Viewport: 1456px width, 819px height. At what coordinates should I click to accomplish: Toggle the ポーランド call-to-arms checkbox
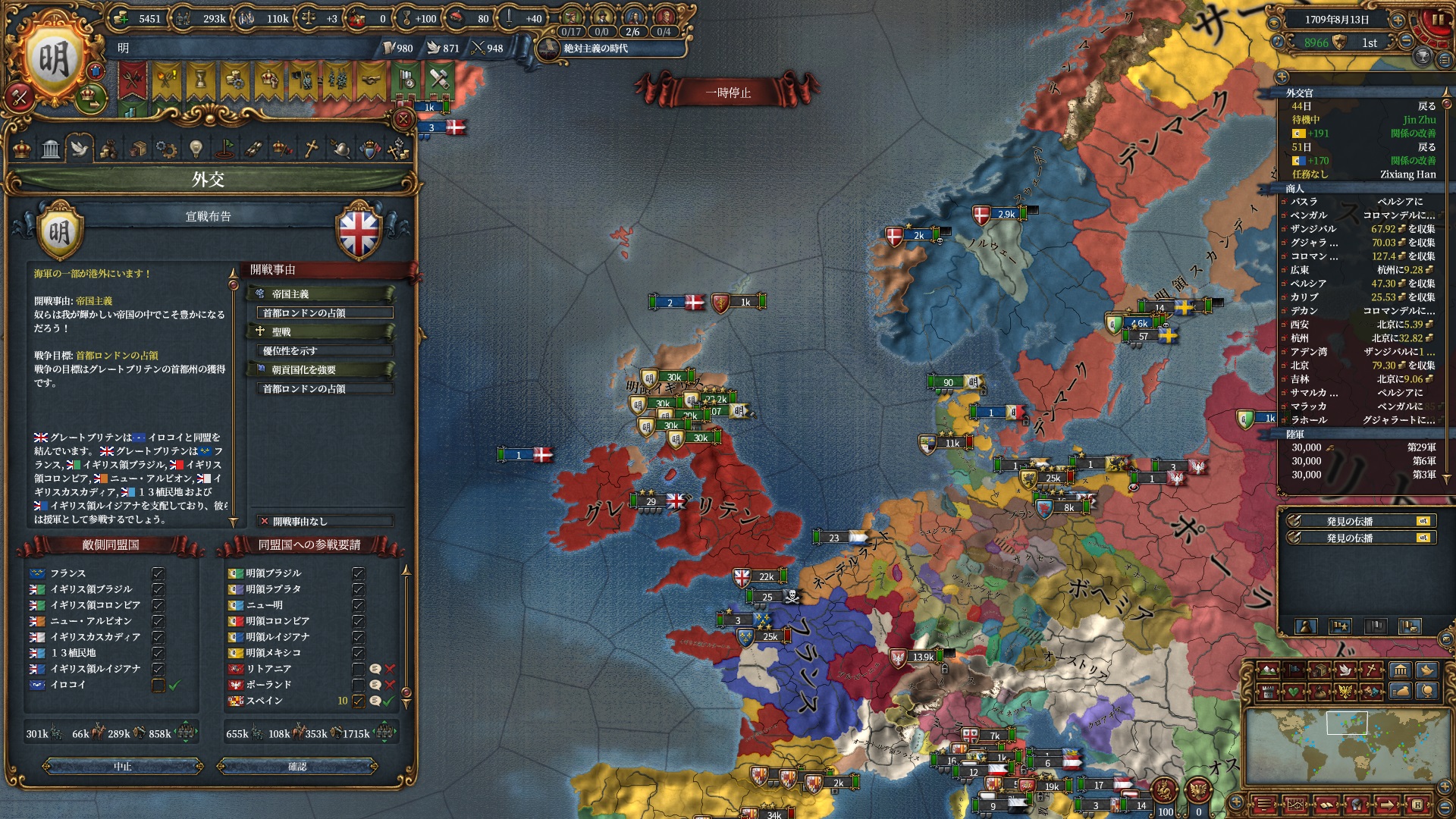click(x=359, y=685)
